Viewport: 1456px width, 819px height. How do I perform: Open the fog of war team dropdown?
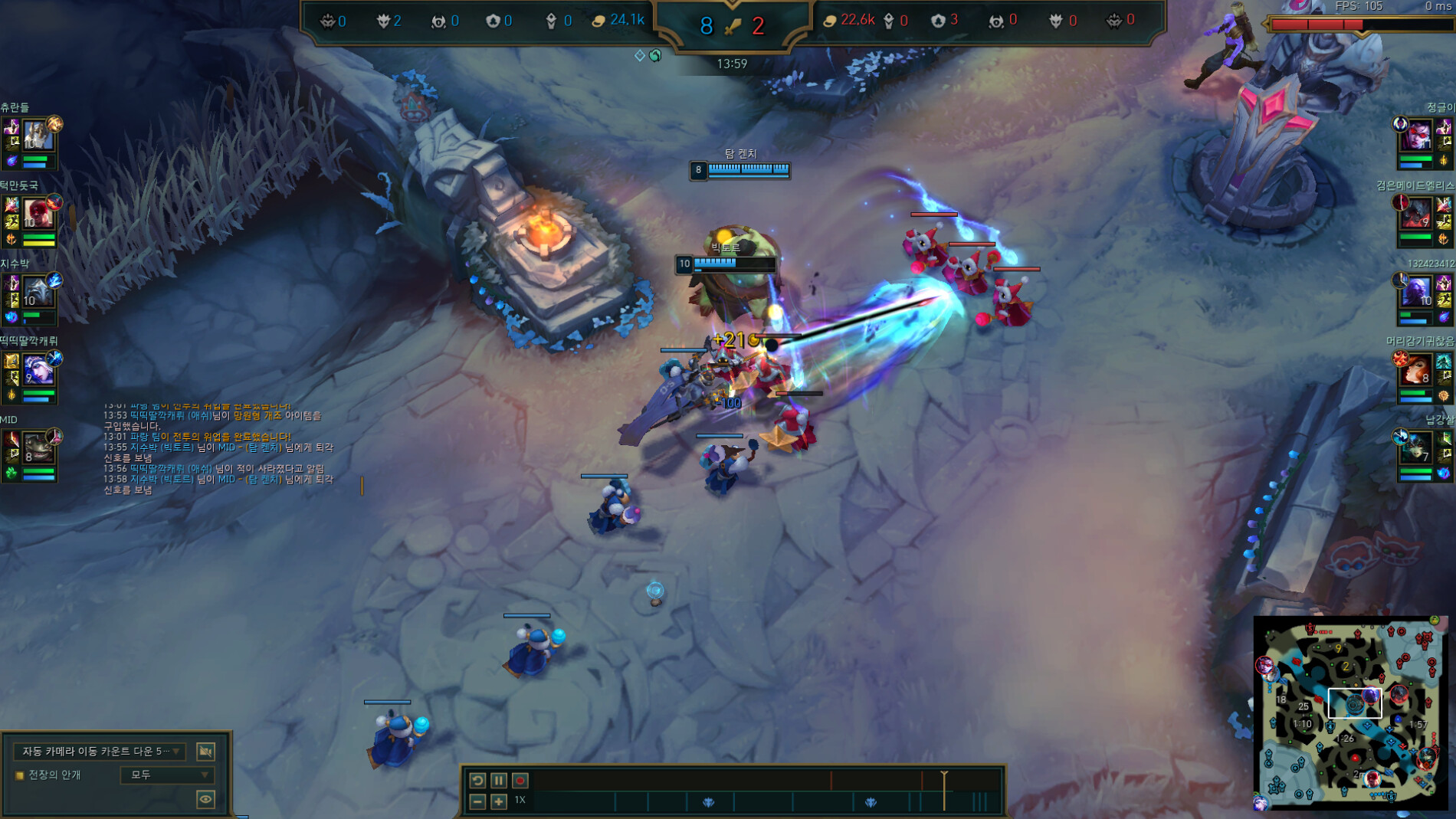(x=166, y=775)
